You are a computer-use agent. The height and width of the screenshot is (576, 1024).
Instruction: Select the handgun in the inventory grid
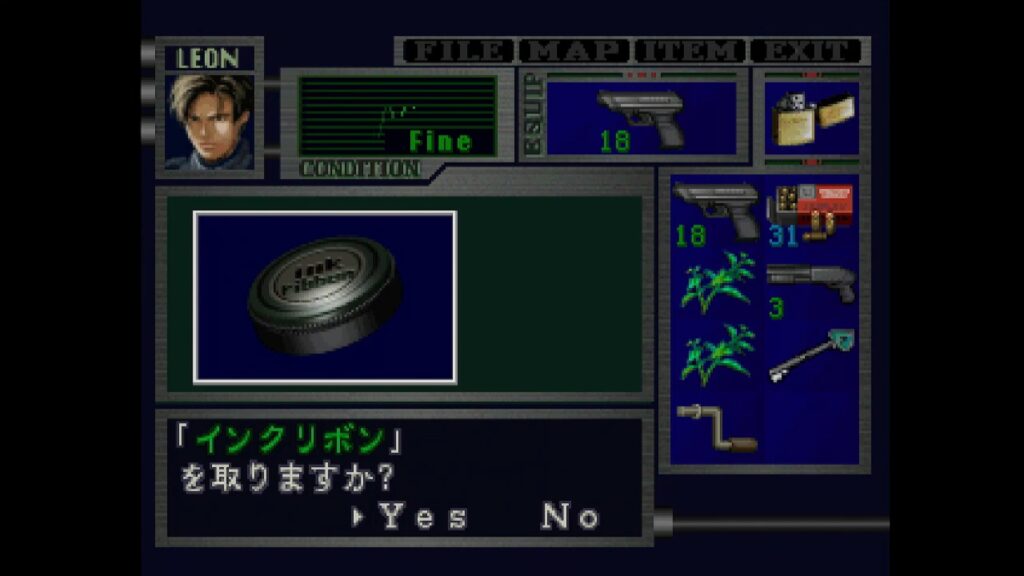716,212
